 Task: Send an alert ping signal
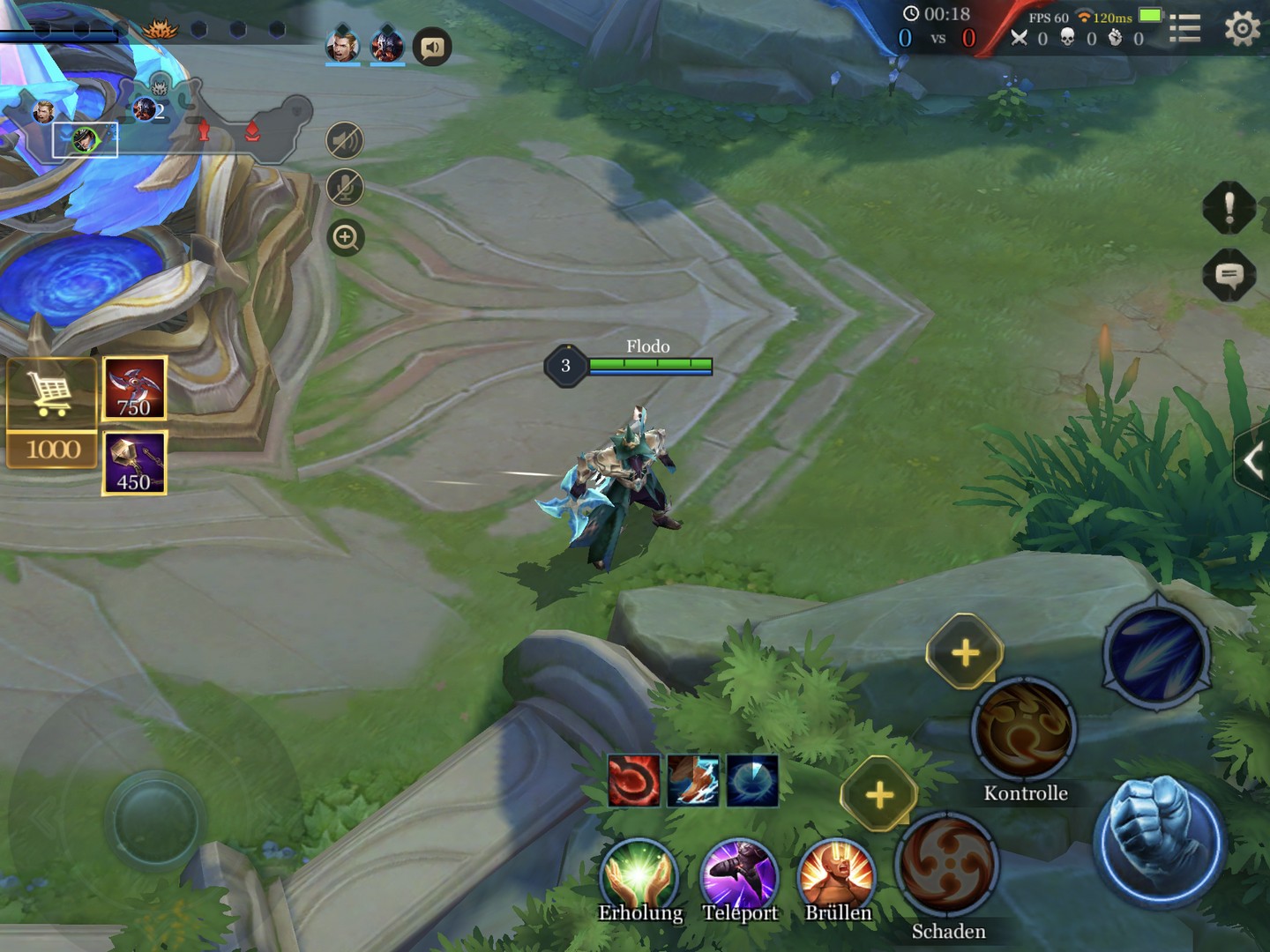pos(1229,208)
